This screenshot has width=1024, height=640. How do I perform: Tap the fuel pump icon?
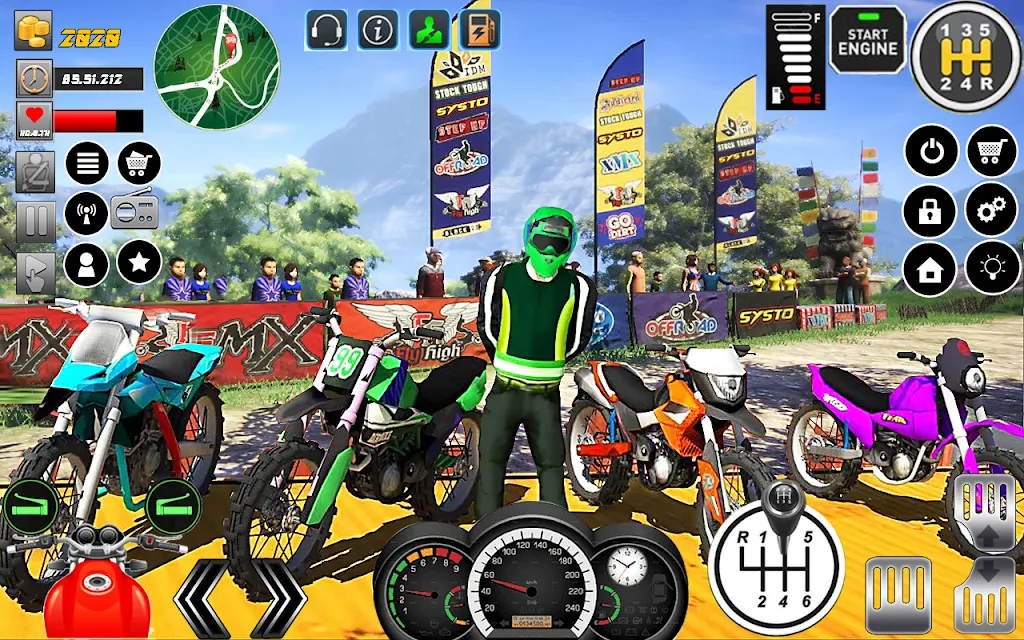[x=479, y=30]
